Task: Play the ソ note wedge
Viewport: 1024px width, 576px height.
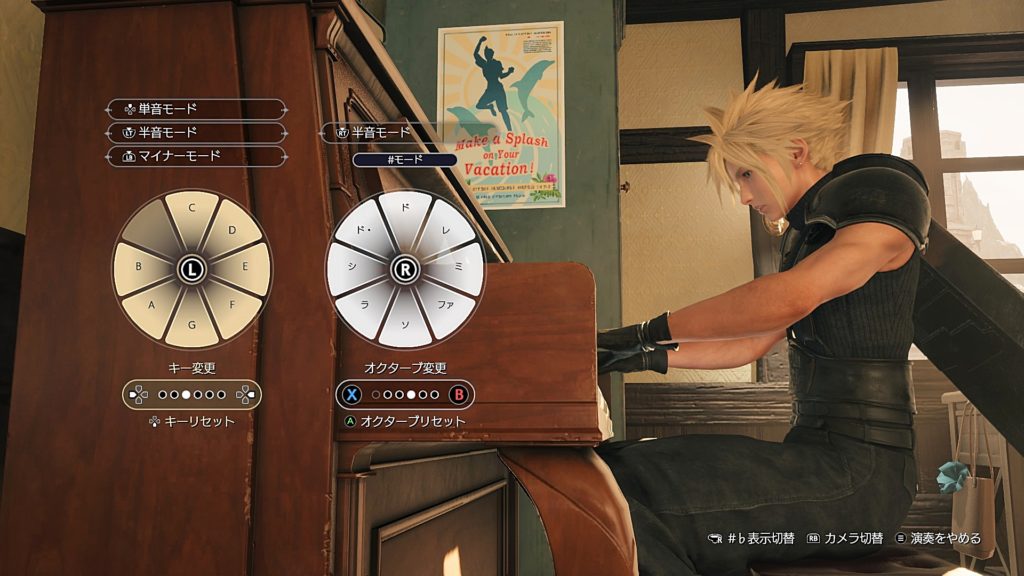Action: click(405, 325)
